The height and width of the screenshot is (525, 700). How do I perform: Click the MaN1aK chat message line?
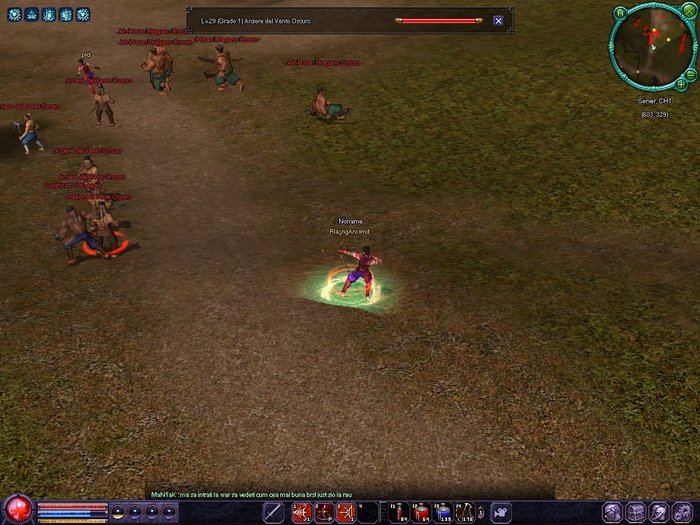point(250,494)
